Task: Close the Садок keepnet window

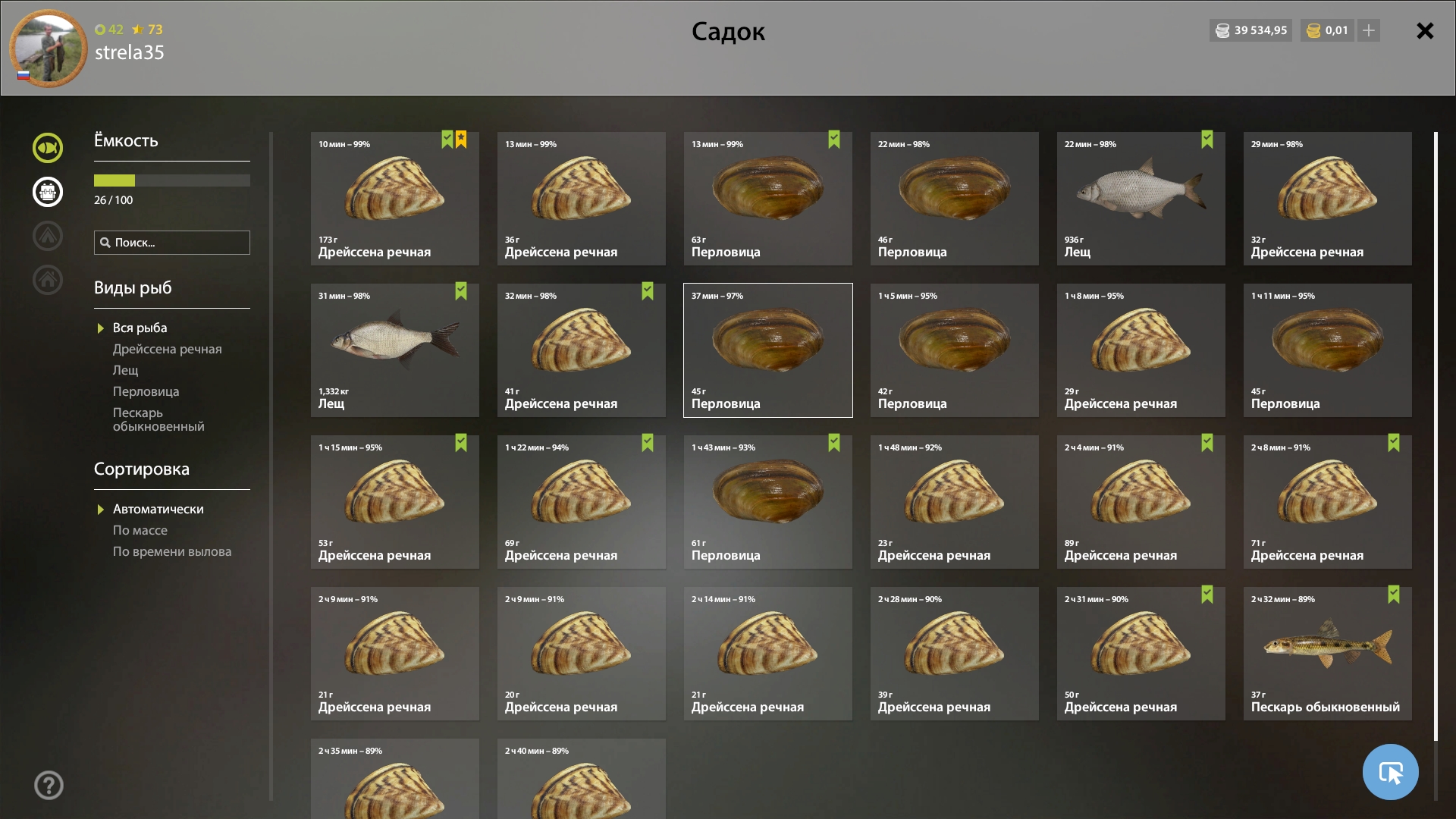Action: coord(1425,31)
